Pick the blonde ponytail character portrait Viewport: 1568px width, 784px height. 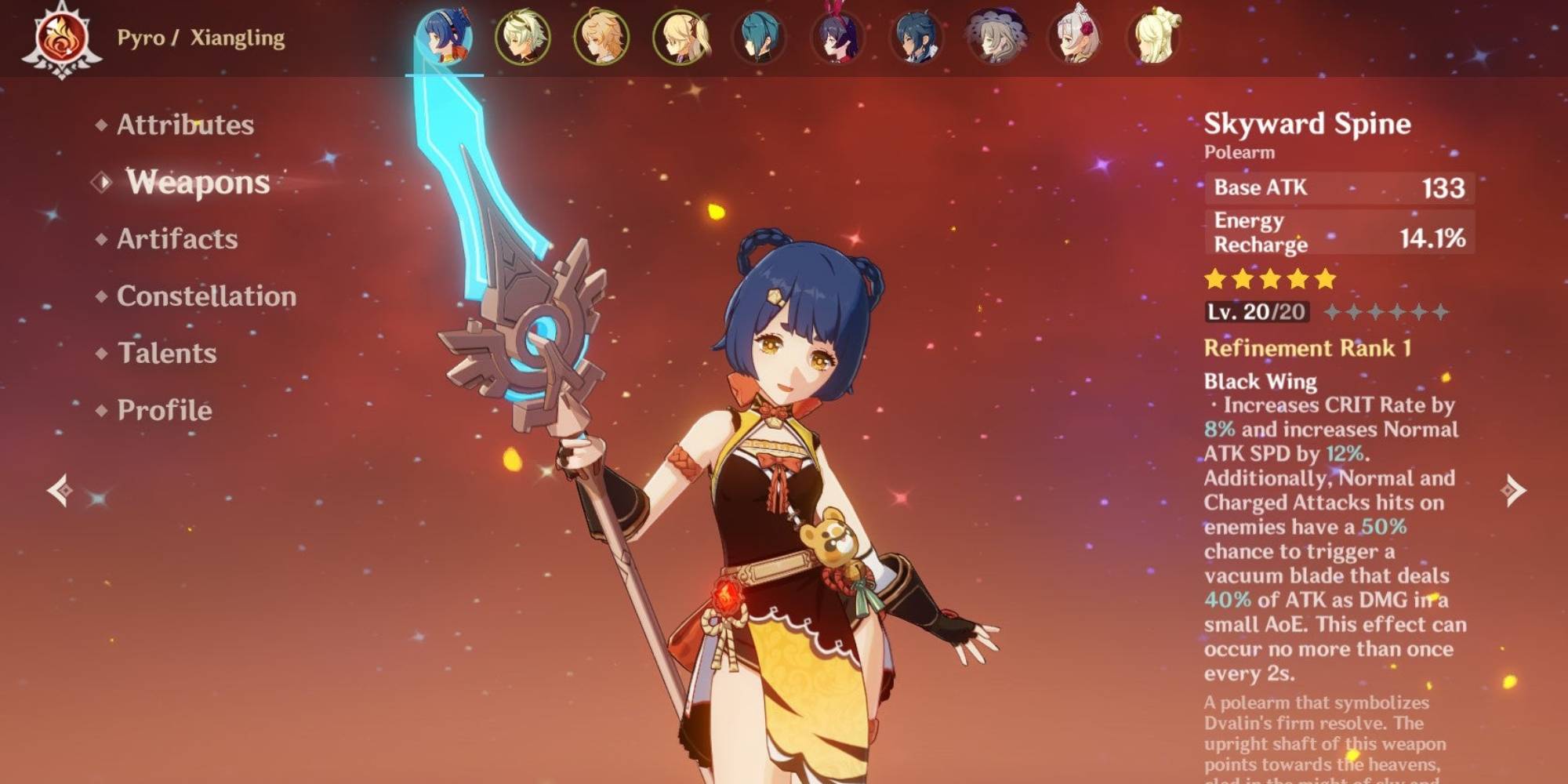pos(681,37)
